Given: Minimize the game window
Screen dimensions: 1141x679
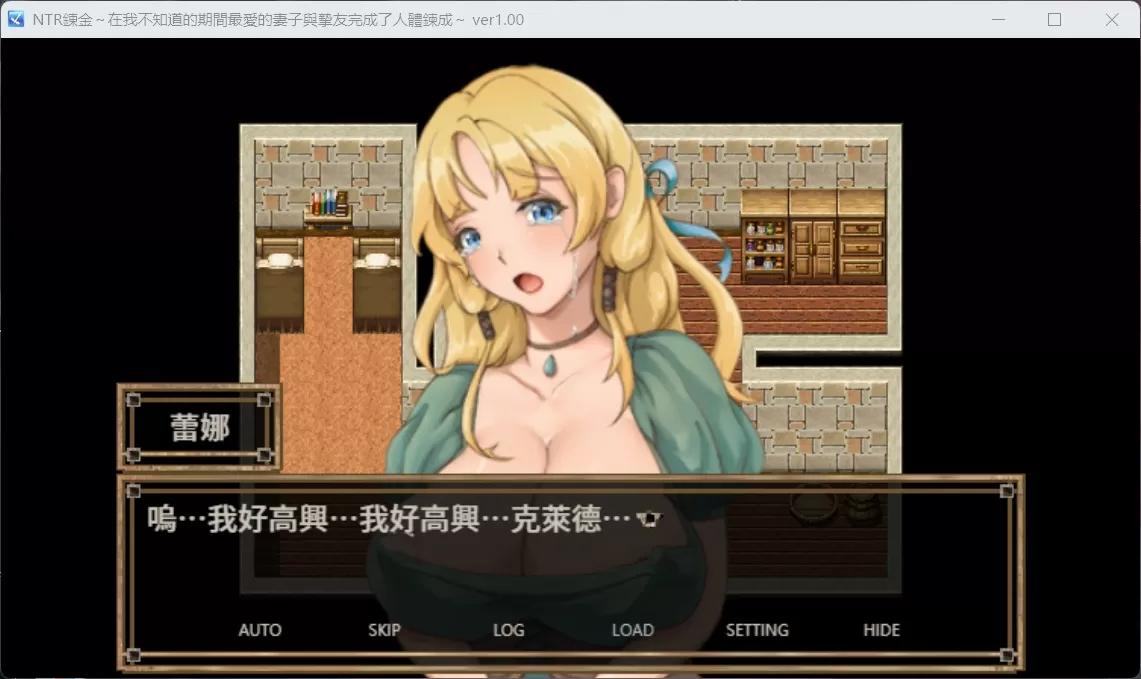Looking at the screenshot, I should click(997, 20).
